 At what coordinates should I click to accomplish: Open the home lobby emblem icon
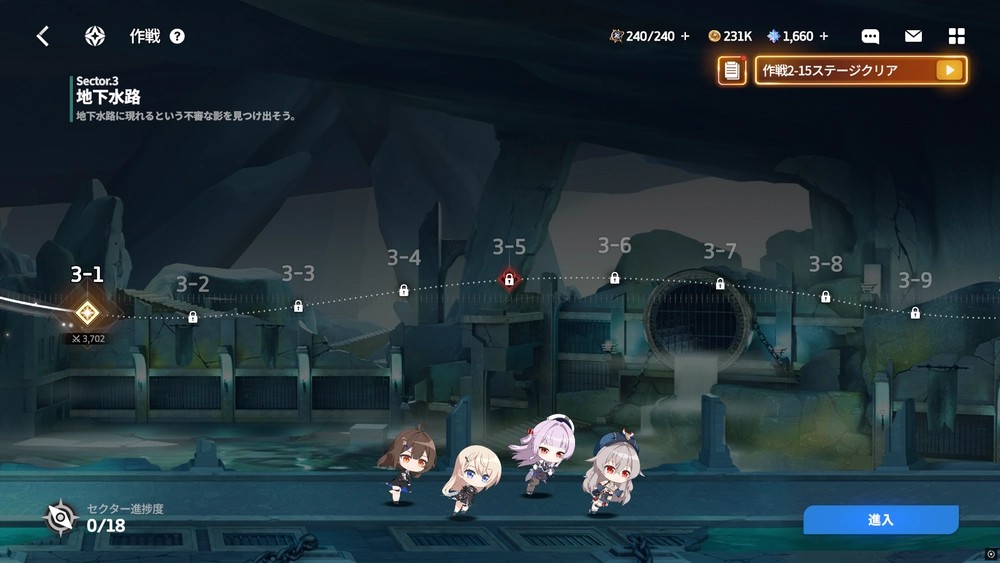tap(95, 37)
